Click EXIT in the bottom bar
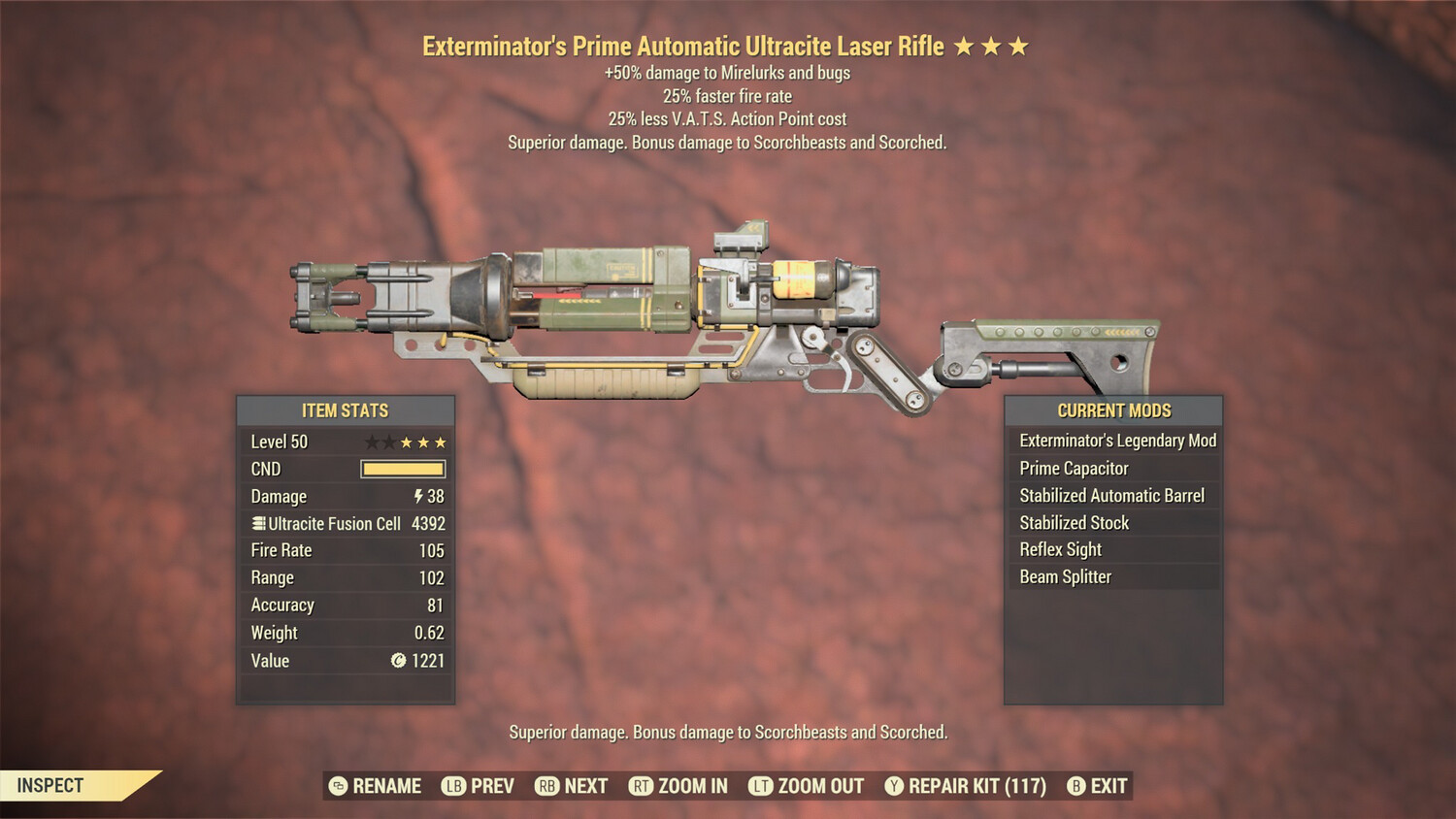 (x=1109, y=786)
